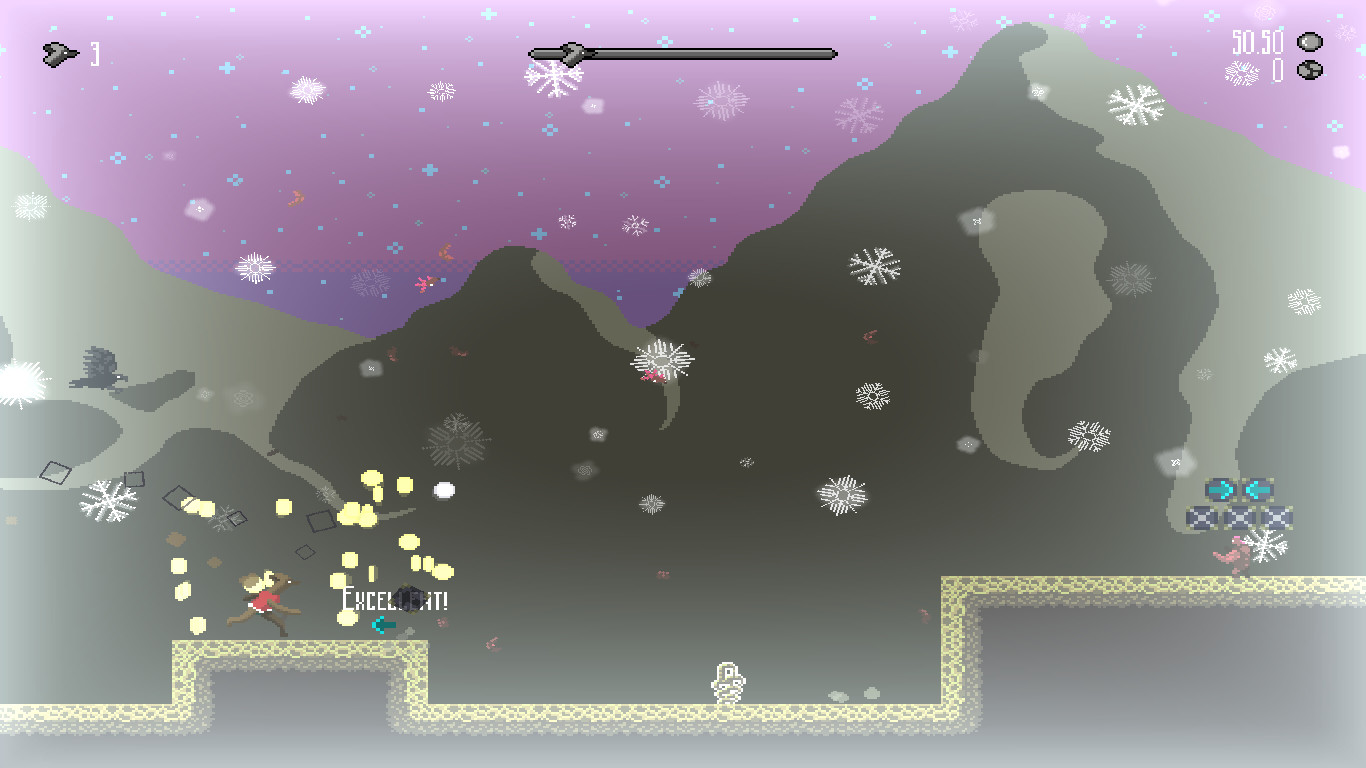
Task: Click the snowflake icon beside the rock counter
Action: [x=1244, y=71]
